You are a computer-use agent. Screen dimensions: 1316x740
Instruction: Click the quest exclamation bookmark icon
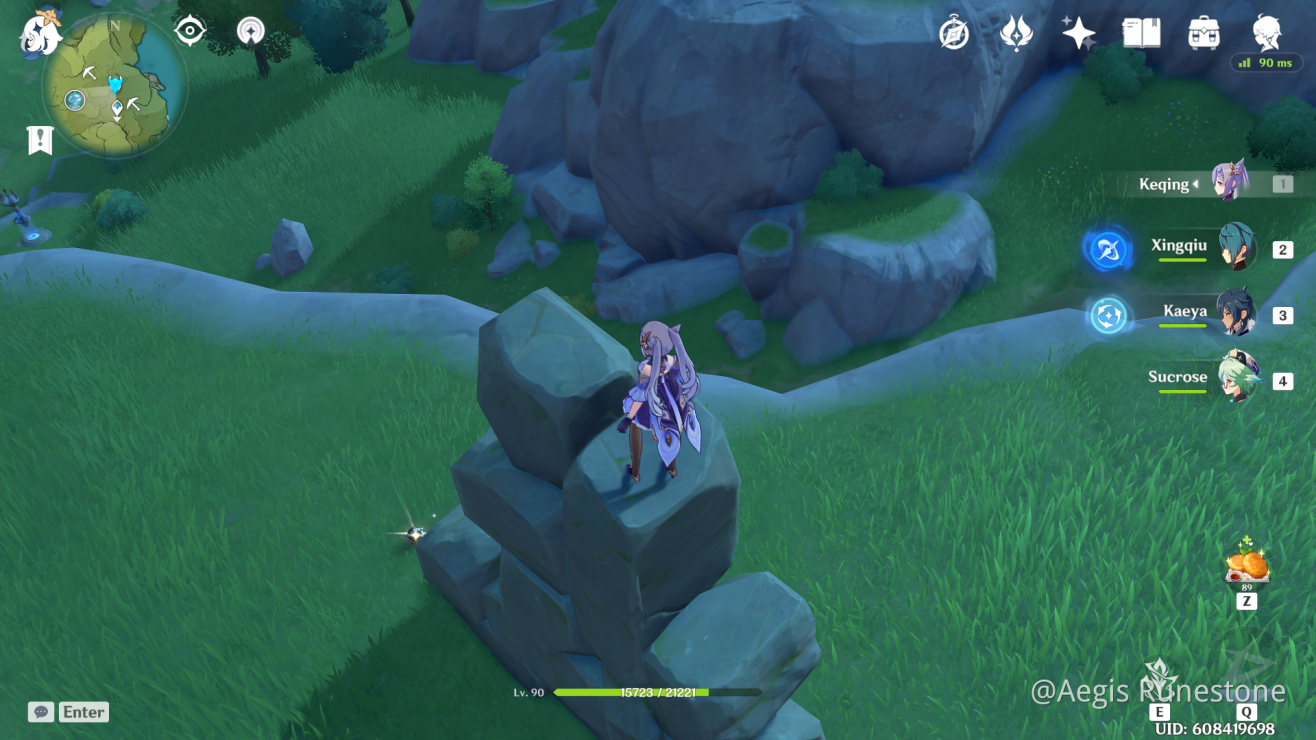point(39,141)
